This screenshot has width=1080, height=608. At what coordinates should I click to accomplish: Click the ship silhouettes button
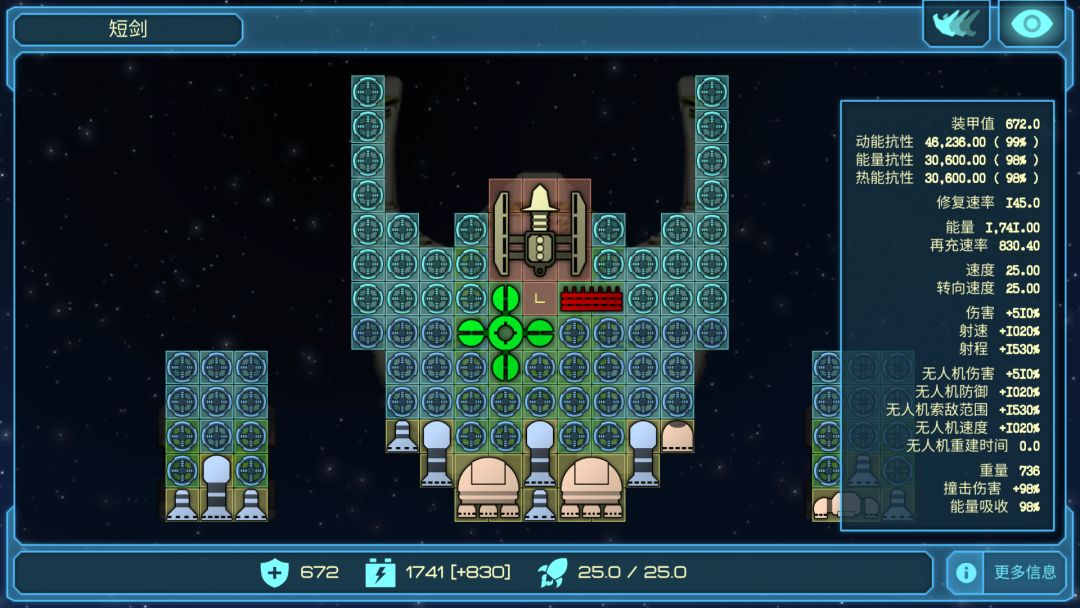[x=955, y=24]
